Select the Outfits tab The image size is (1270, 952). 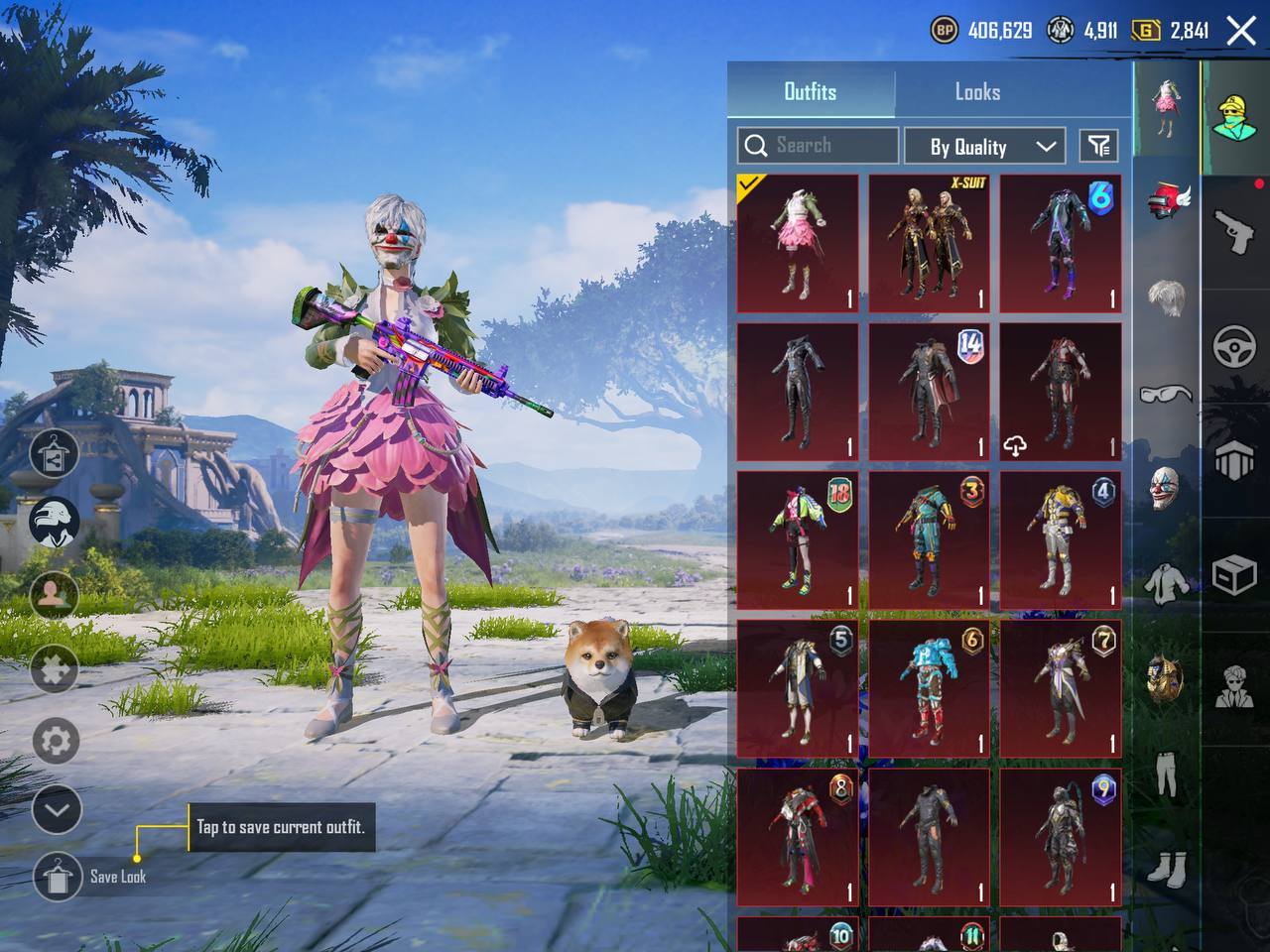(x=811, y=92)
